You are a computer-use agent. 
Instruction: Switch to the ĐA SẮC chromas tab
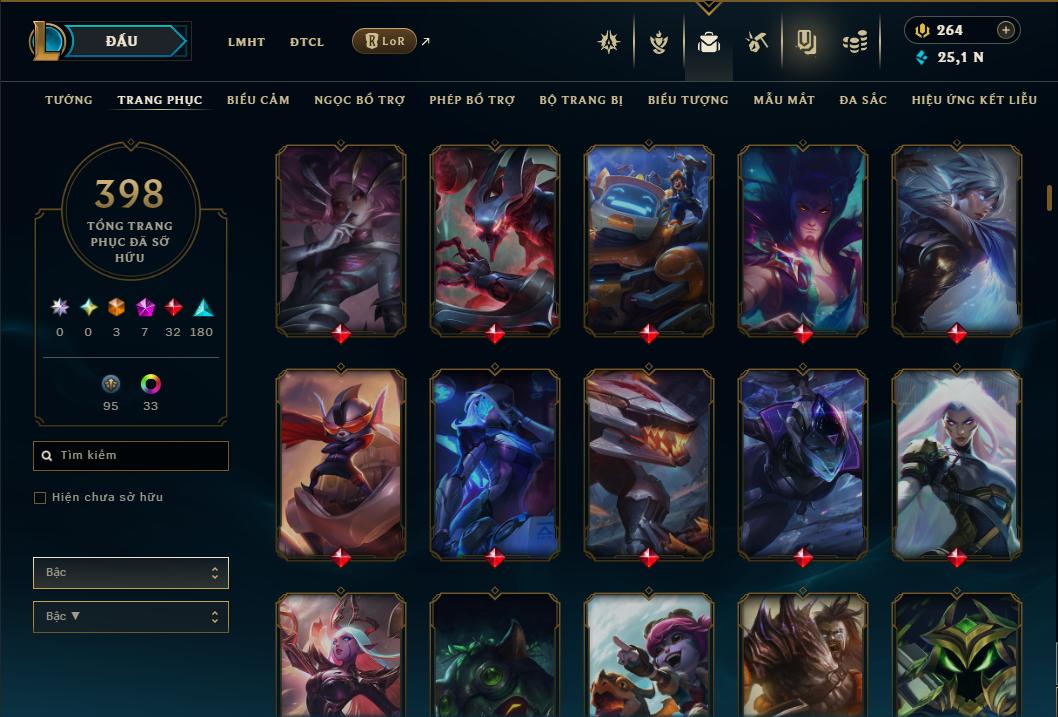point(863,100)
